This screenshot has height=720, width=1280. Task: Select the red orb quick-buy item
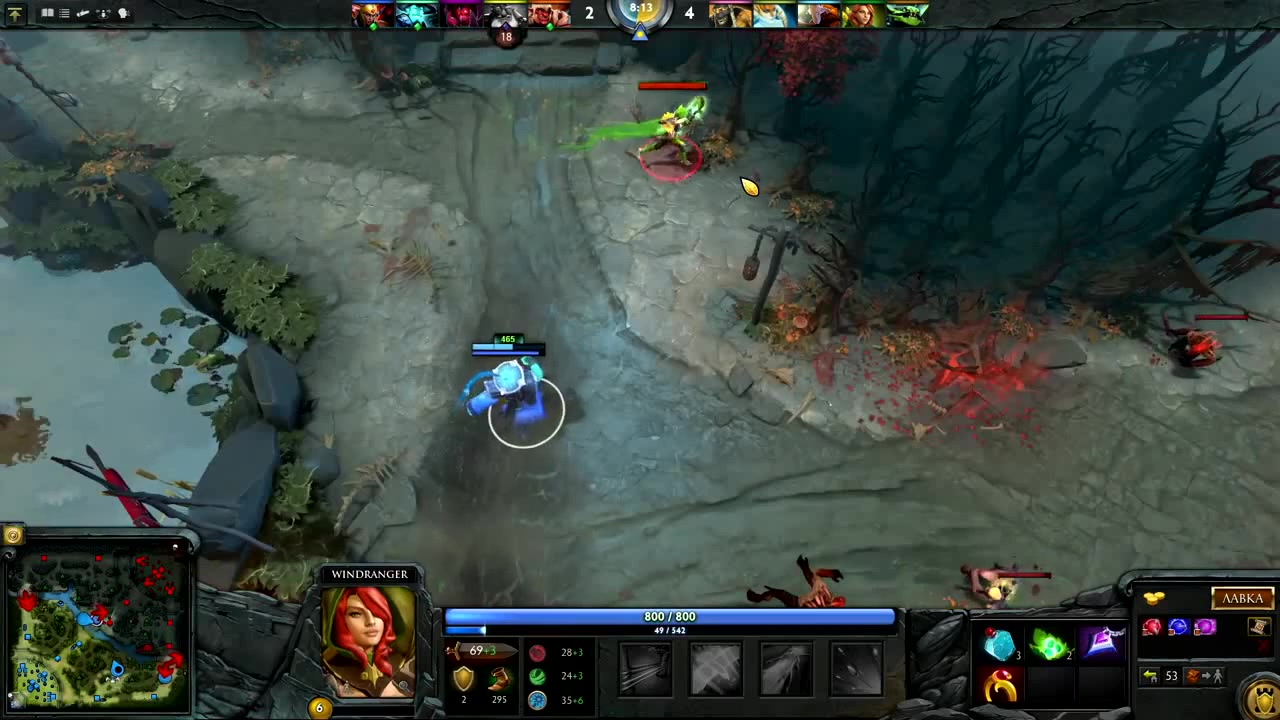[1153, 627]
